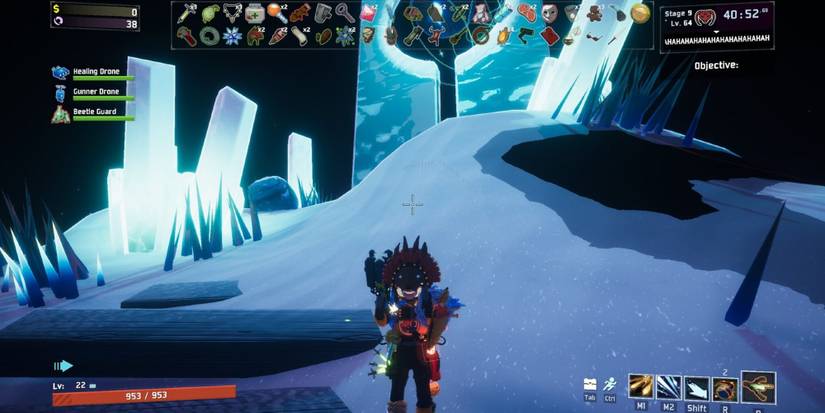The width and height of the screenshot is (825, 413).
Task: Click the sunglasses item icon
Action: pyautogui.click(x=593, y=36)
